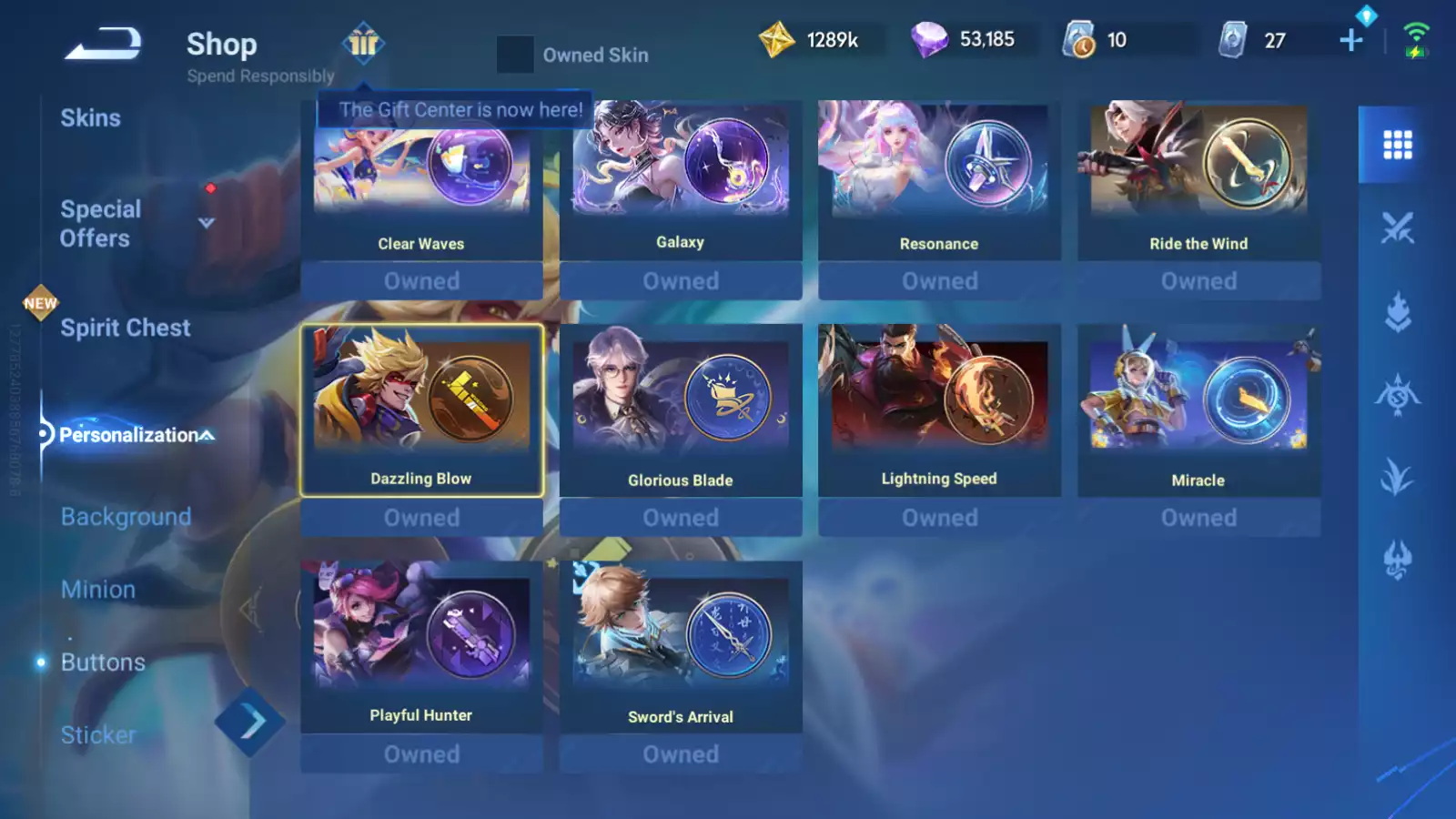1456x819 pixels.
Task: Switch to the Minion subcategory
Action: click(x=98, y=590)
